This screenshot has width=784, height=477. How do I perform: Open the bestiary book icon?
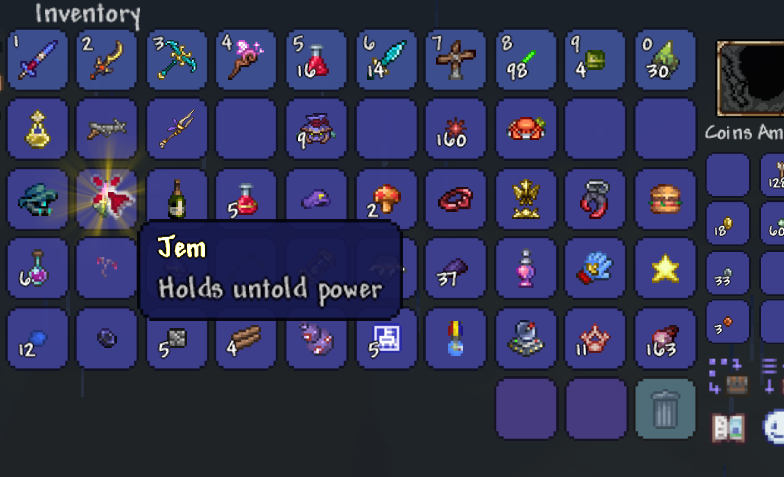tap(728, 428)
